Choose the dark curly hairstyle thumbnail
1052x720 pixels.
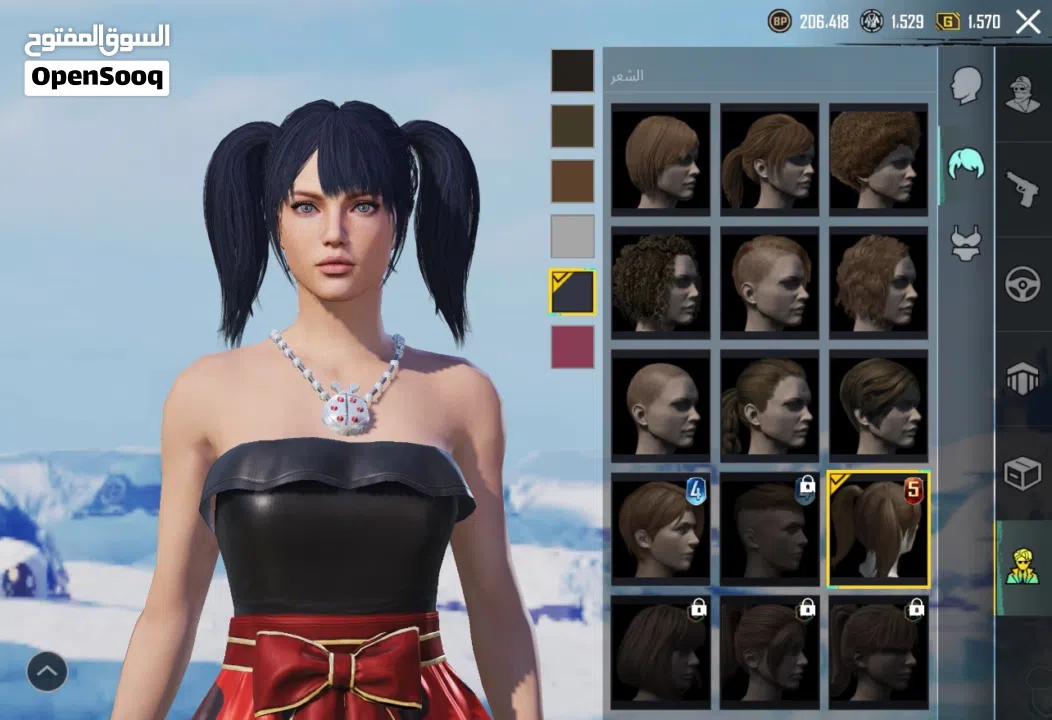(x=660, y=281)
